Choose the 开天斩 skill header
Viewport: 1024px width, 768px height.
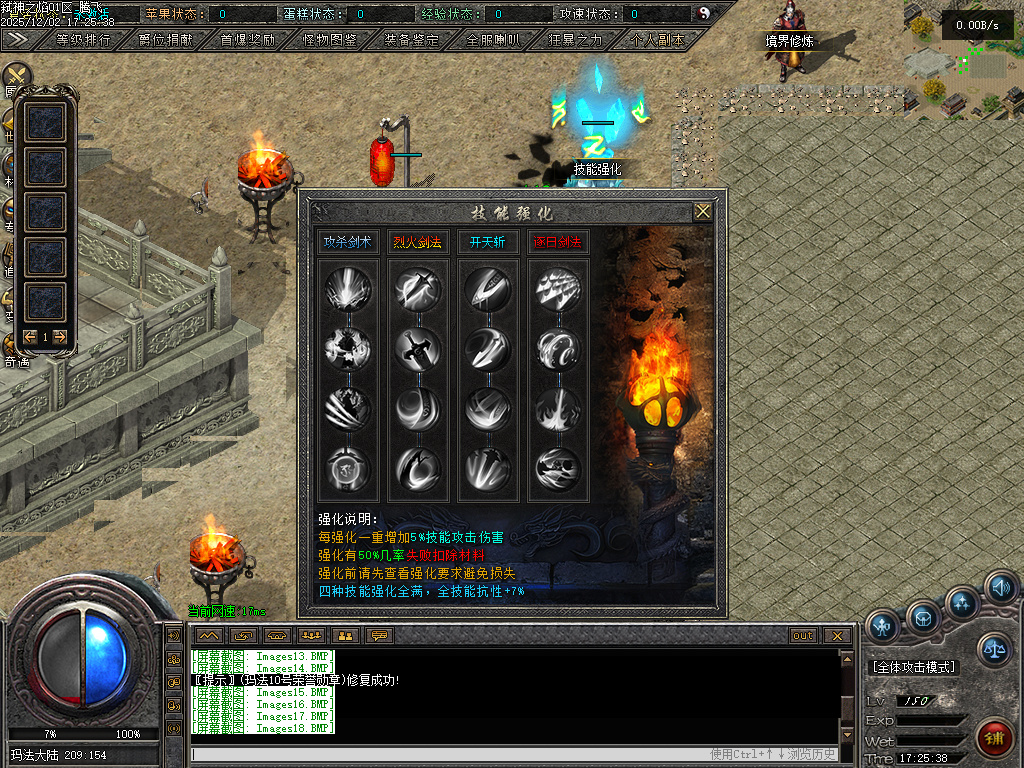click(488, 242)
